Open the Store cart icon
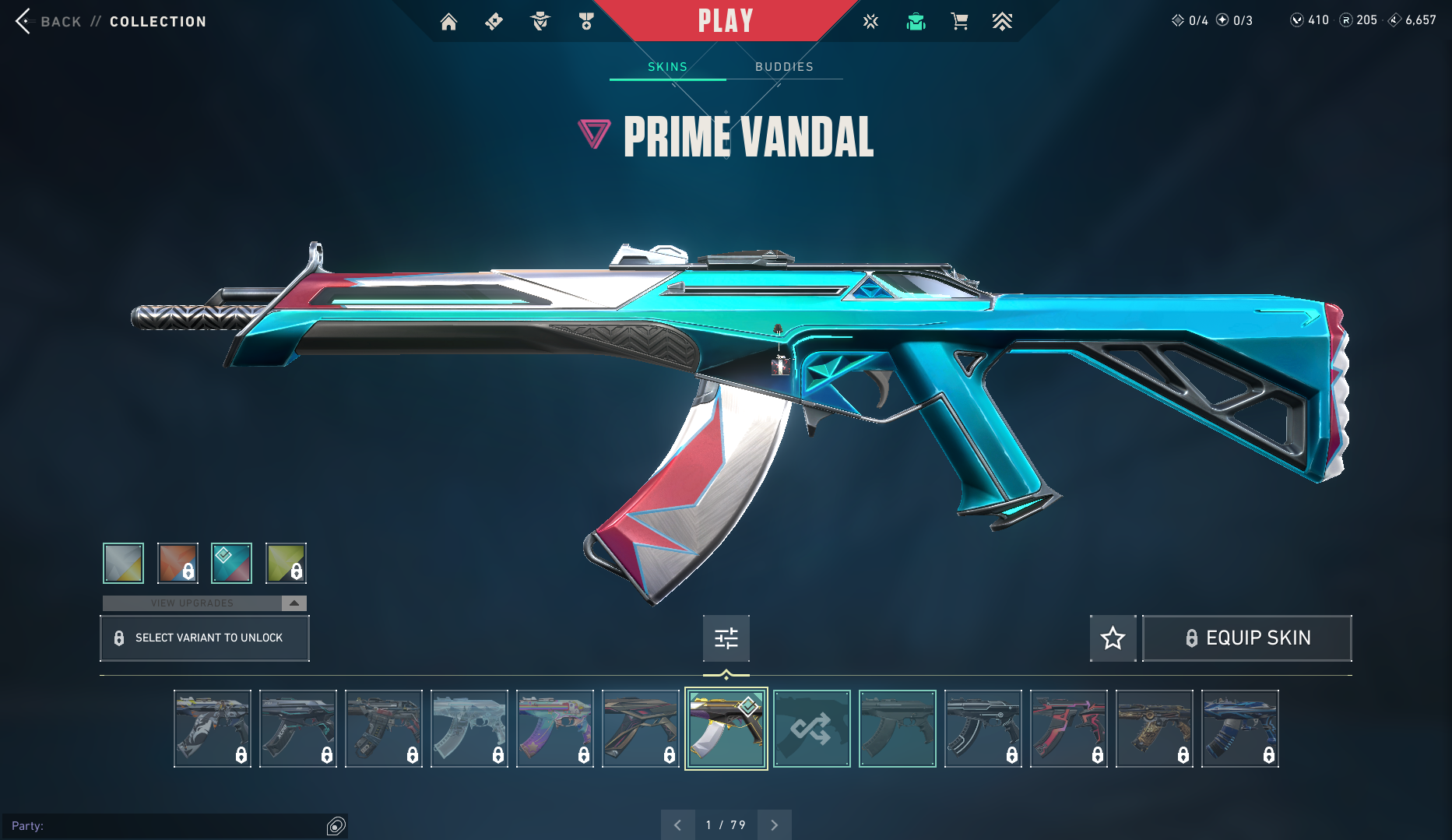 pyautogui.click(x=959, y=21)
